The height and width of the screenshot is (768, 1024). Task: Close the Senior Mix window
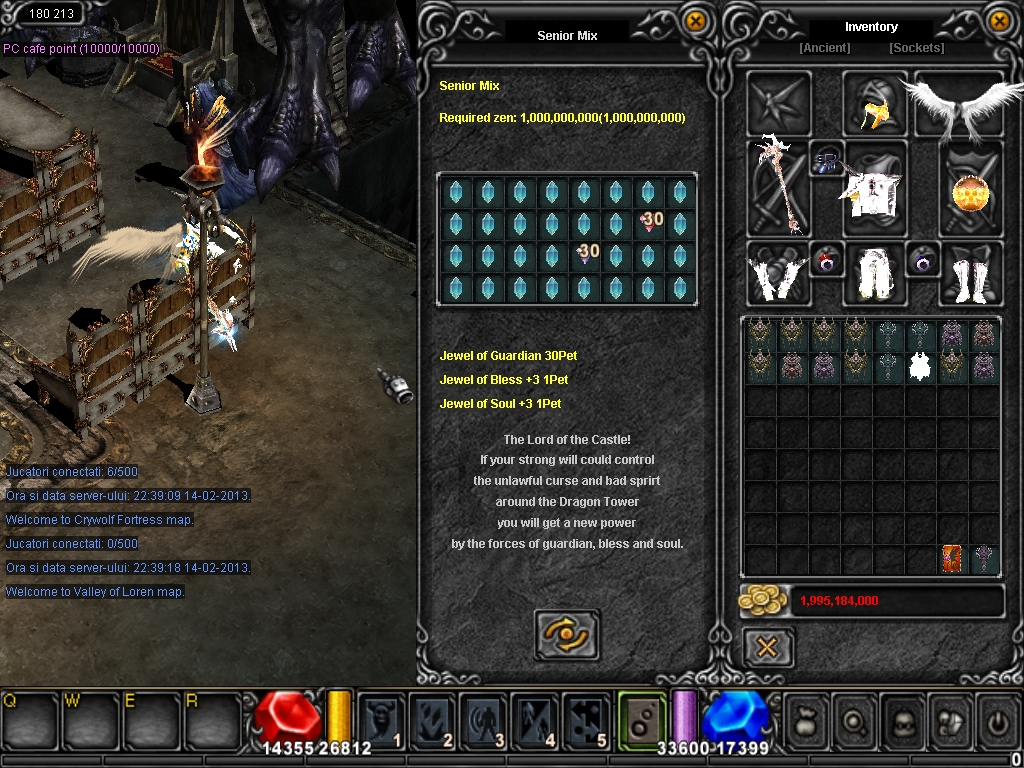pyautogui.click(x=695, y=21)
